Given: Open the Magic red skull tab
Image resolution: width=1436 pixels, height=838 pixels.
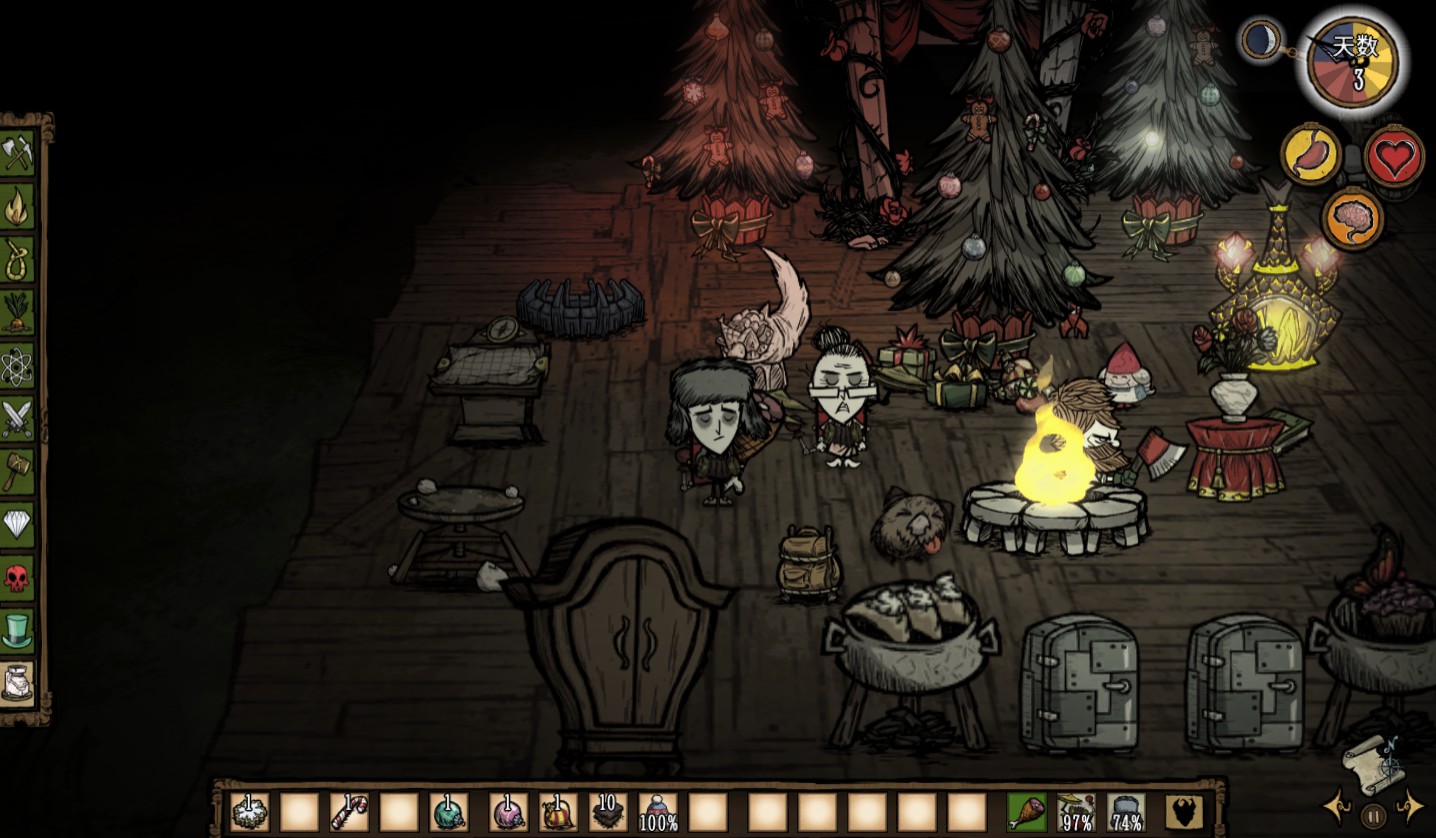Looking at the screenshot, I should 17,577.
